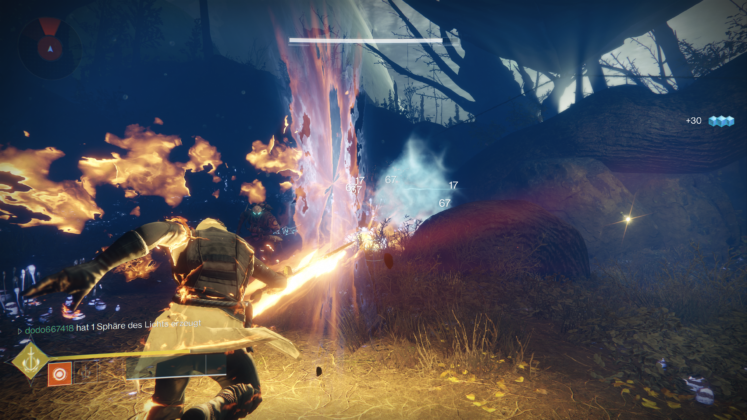Activate the golden diamond super ability icon
Viewport: 747px width, 420px height.
coord(28,361)
